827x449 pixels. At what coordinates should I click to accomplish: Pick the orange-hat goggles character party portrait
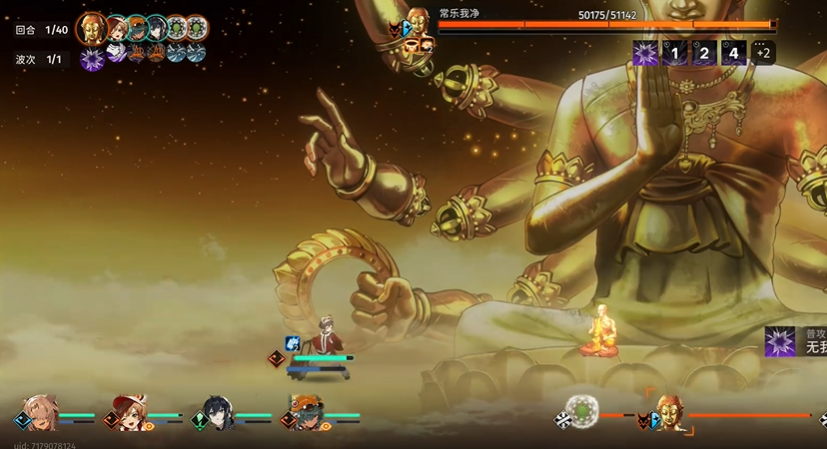tap(305, 412)
